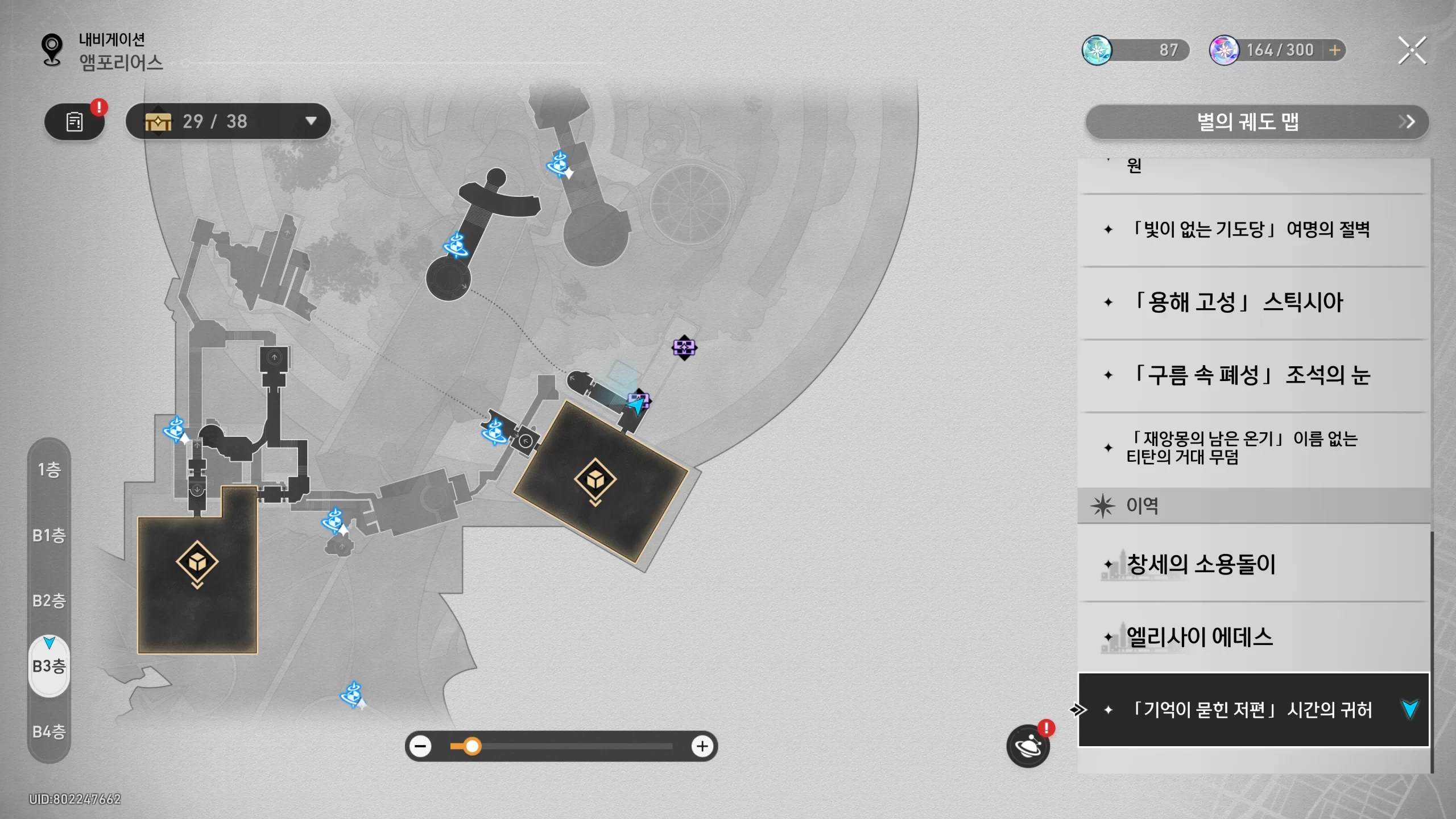The height and width of the screenshot is (819, 1456).
Task: Switch to floor B1층
Action: pyautogui.click(x=49, y=535)
